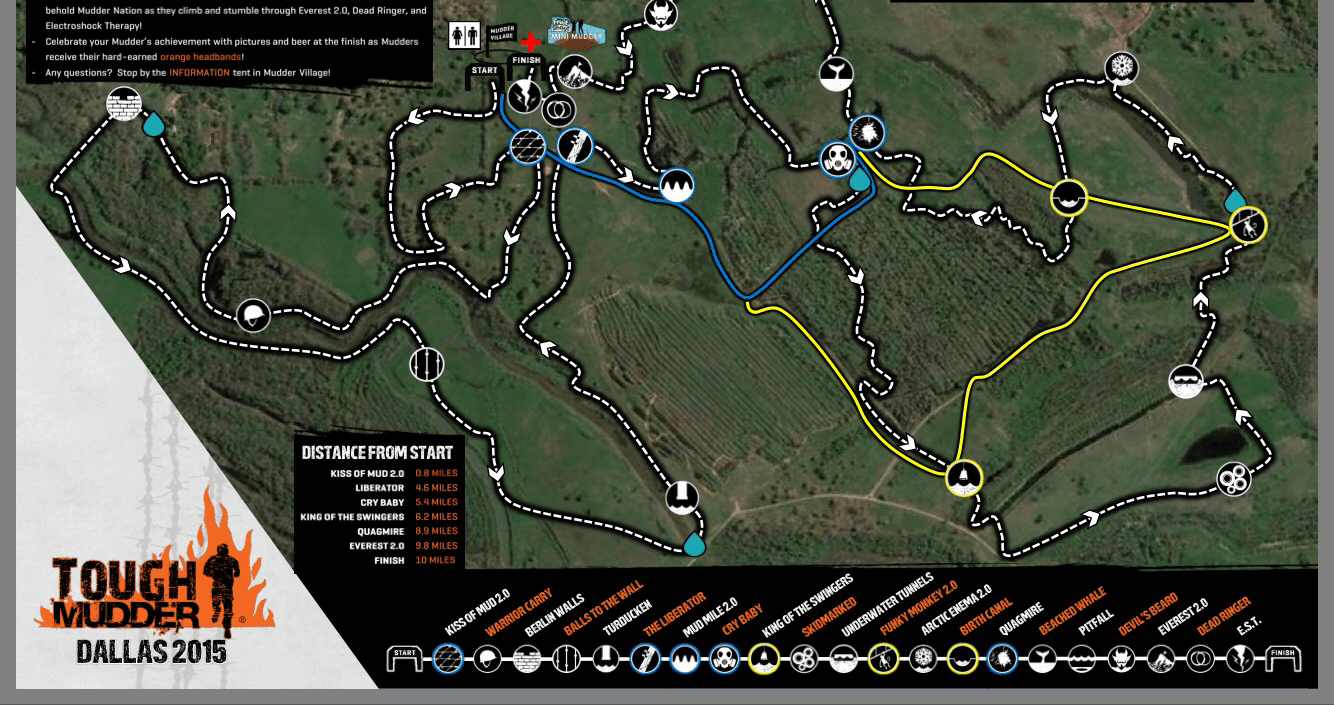This screenshot has height=705, width=1334.
Task: Choose the Arctic Enema 2.0 snowflake legend icon
Action: (923, 659)
